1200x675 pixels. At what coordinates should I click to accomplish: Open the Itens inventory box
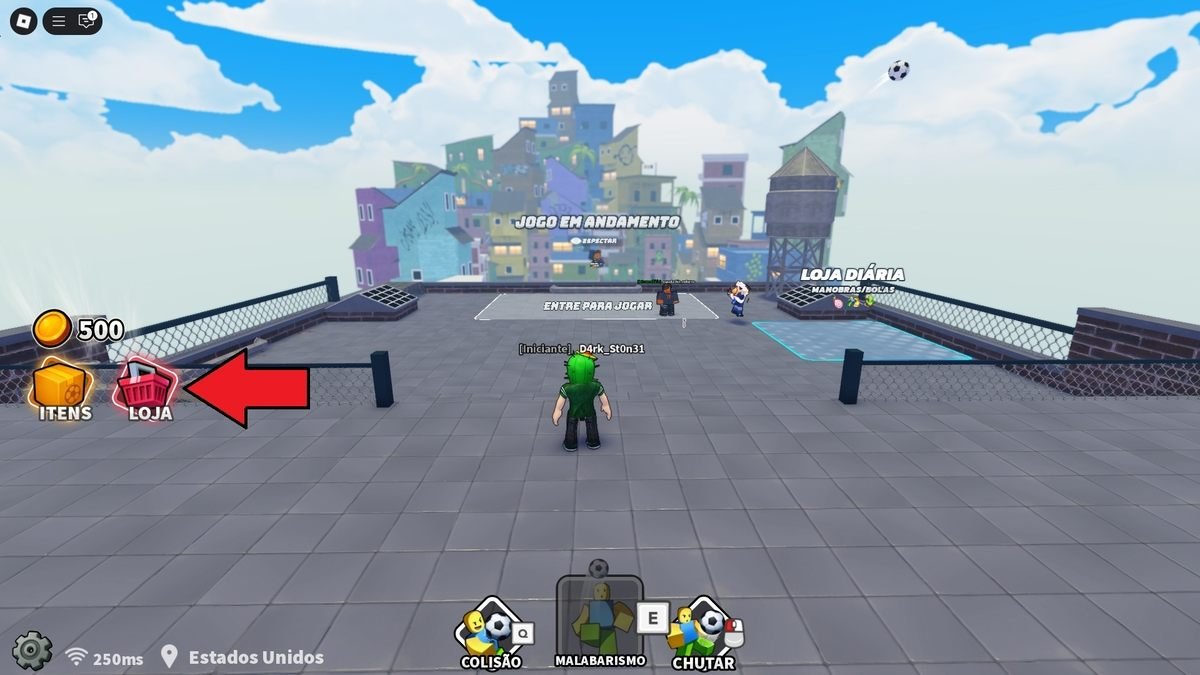coord(62,389)
